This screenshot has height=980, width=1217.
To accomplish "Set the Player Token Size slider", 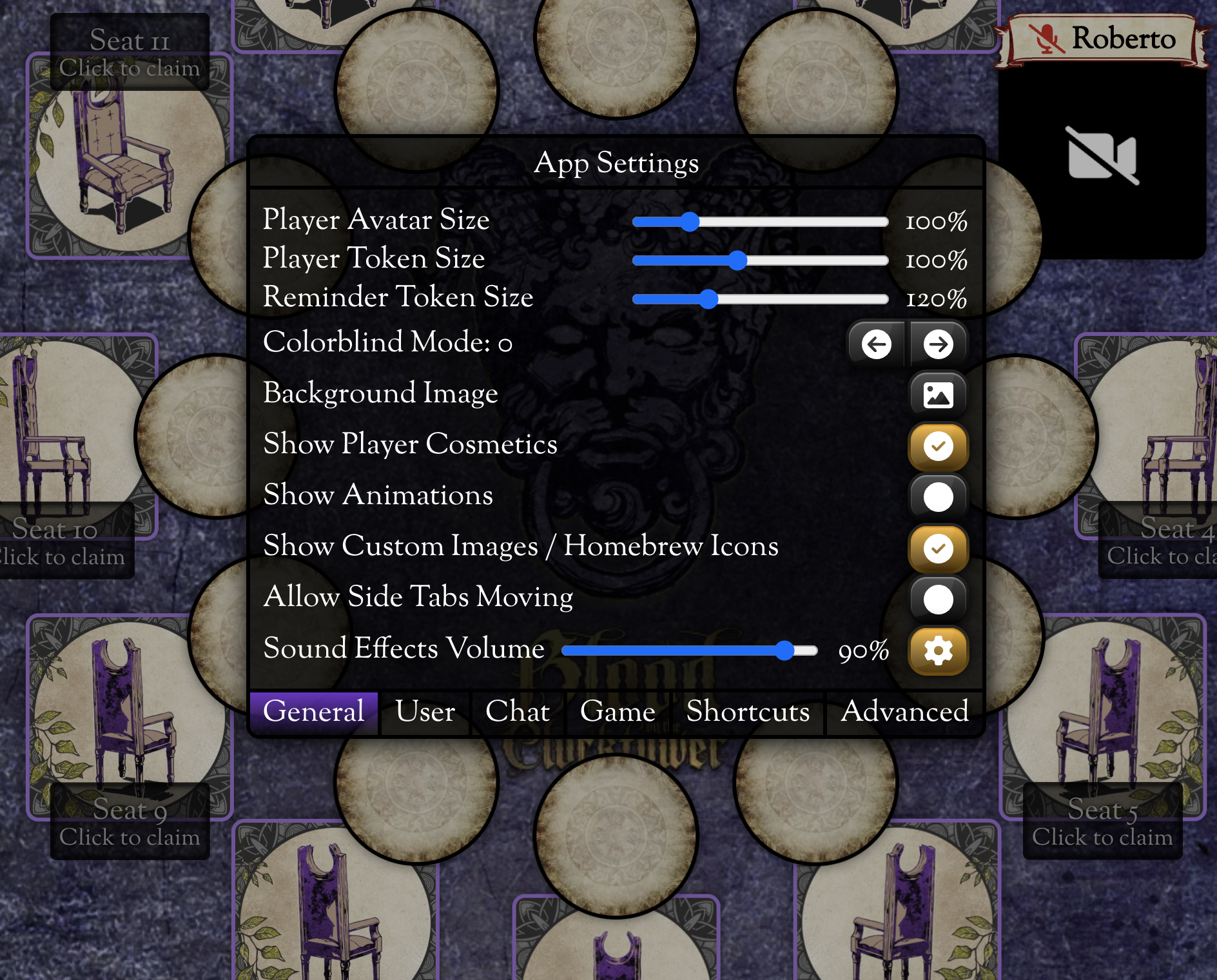I will 737,260.
